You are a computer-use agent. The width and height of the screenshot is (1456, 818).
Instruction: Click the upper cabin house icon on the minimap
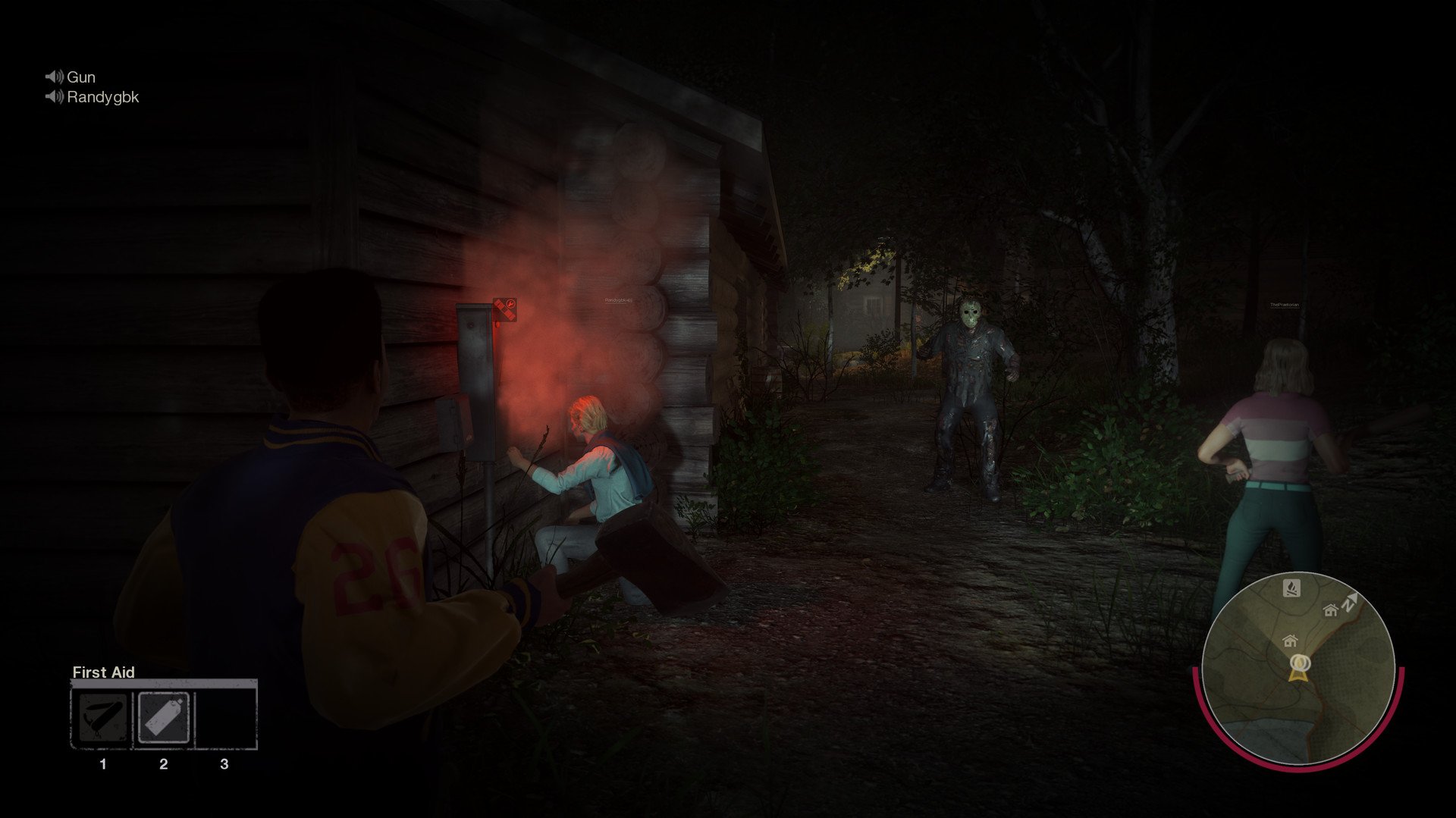(1330, 611)
